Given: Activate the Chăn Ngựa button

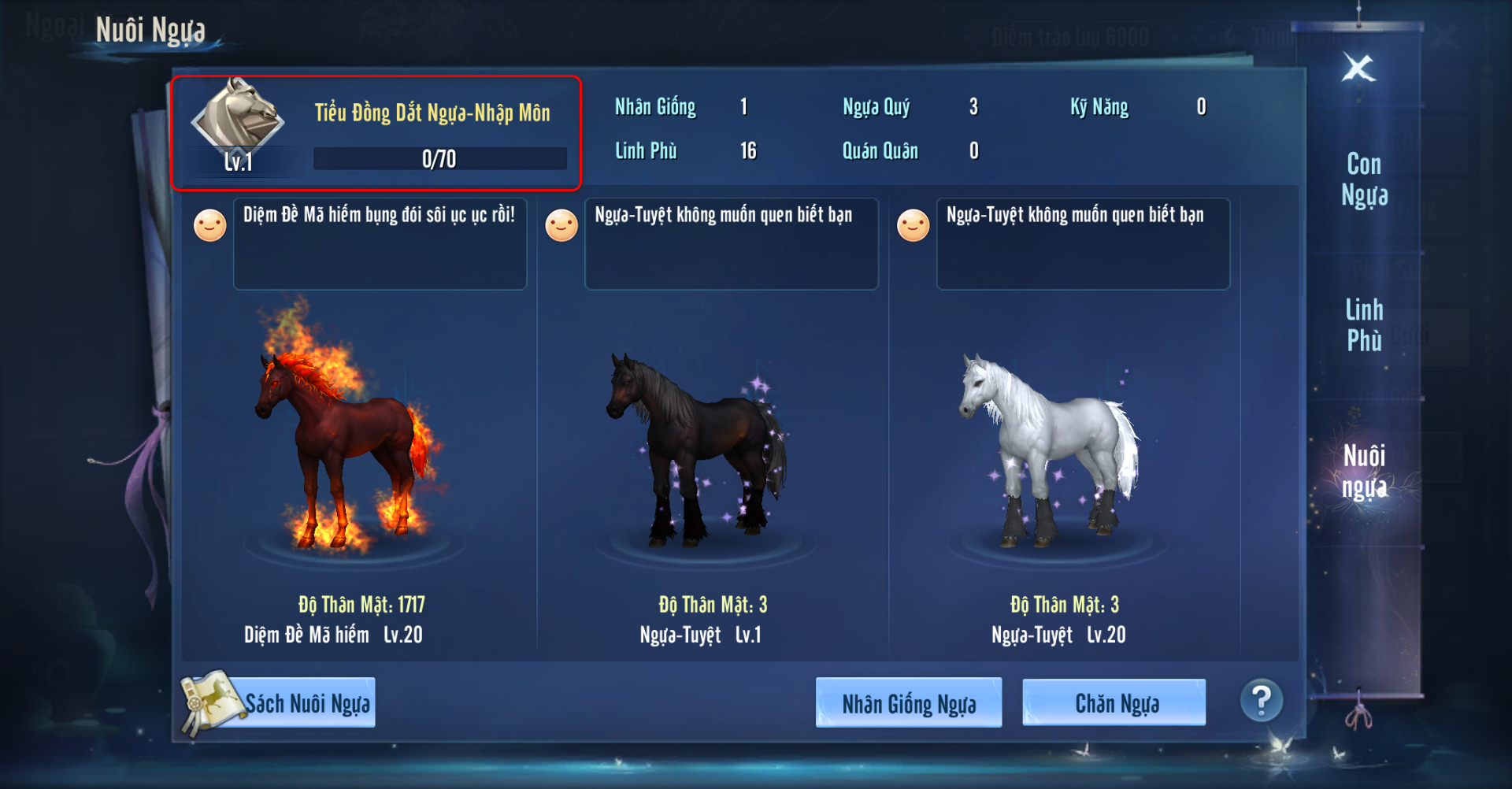Looking at the screenshot, I should pos(1114,702).
